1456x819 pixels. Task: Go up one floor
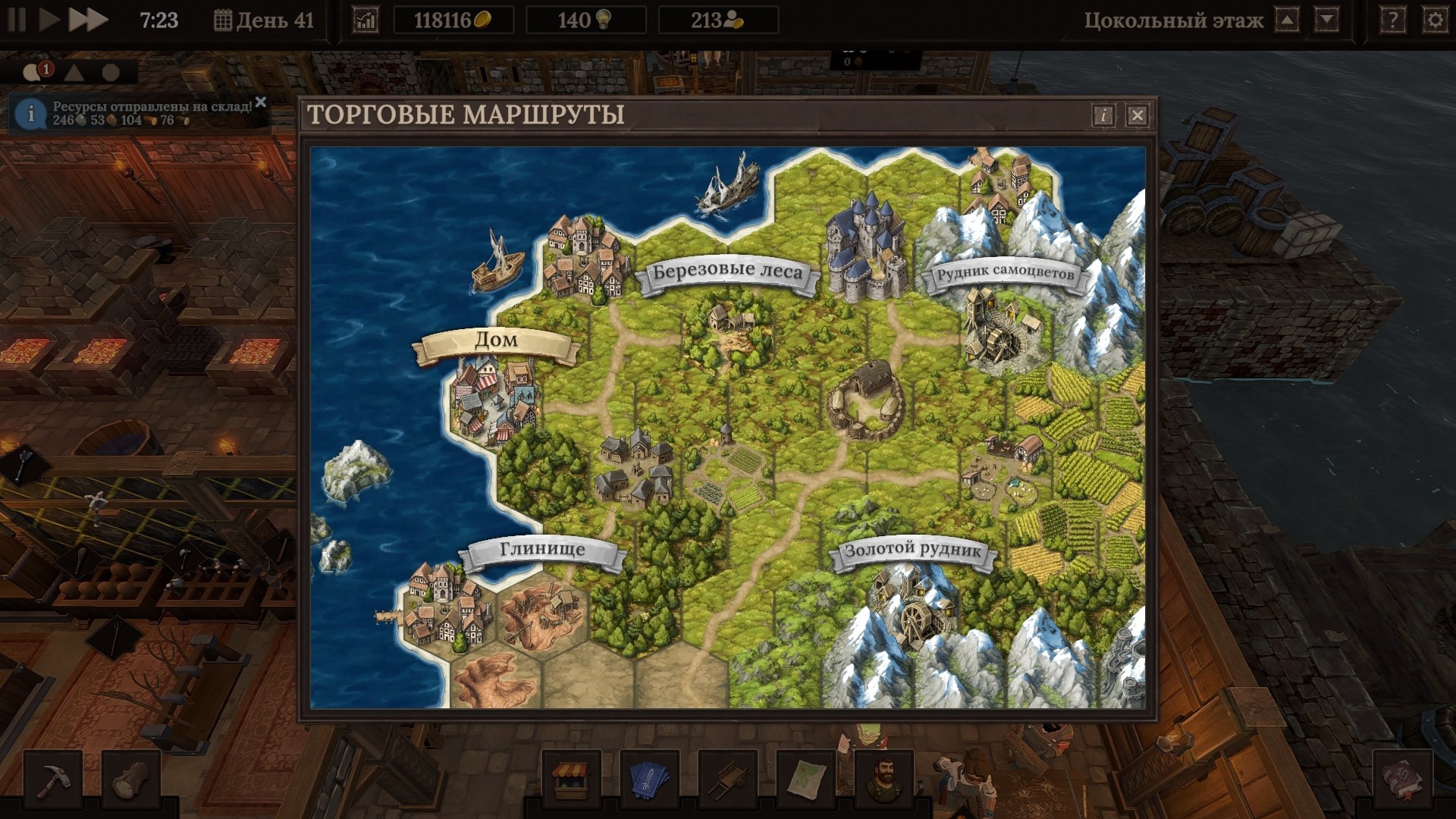pos(1287,20)
